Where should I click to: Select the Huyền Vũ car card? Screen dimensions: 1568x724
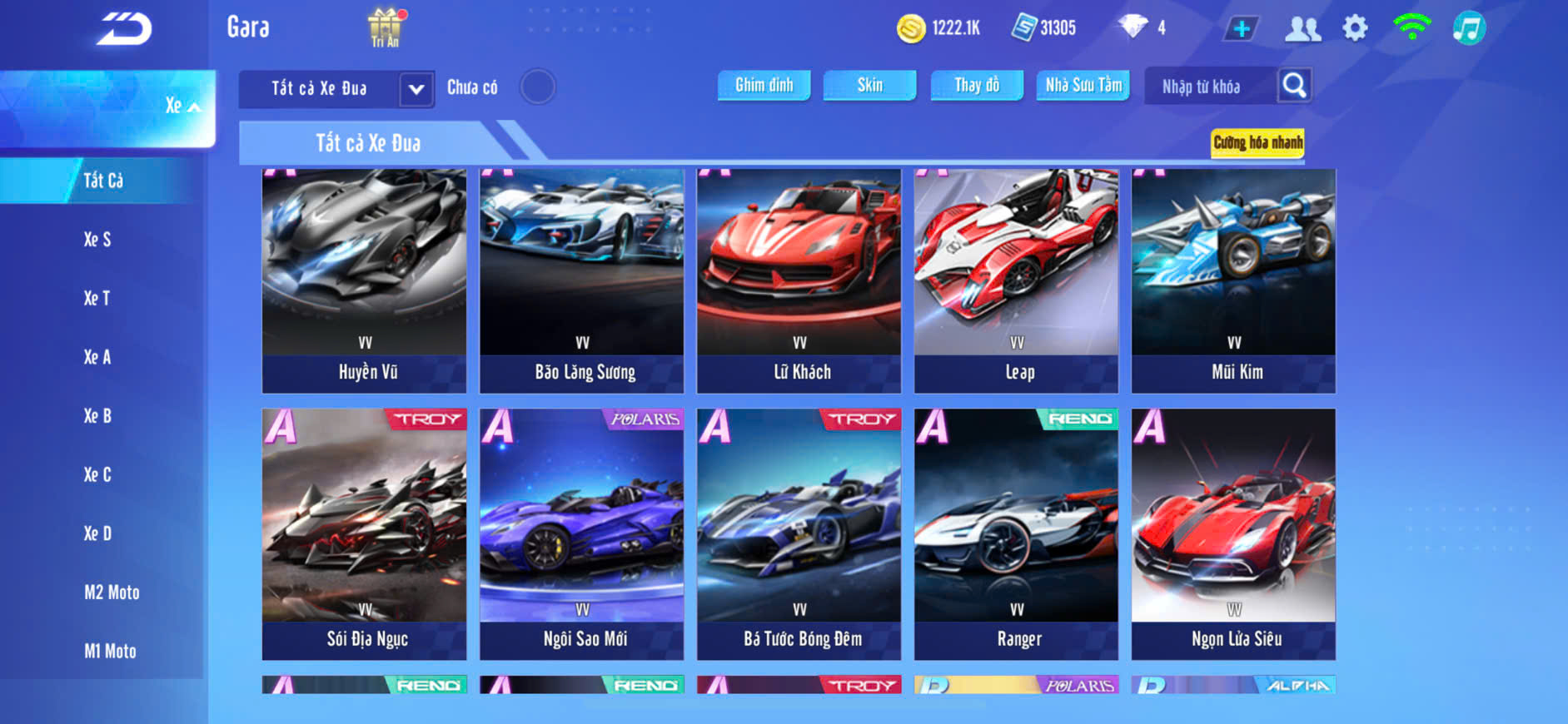tap(364, 280)
